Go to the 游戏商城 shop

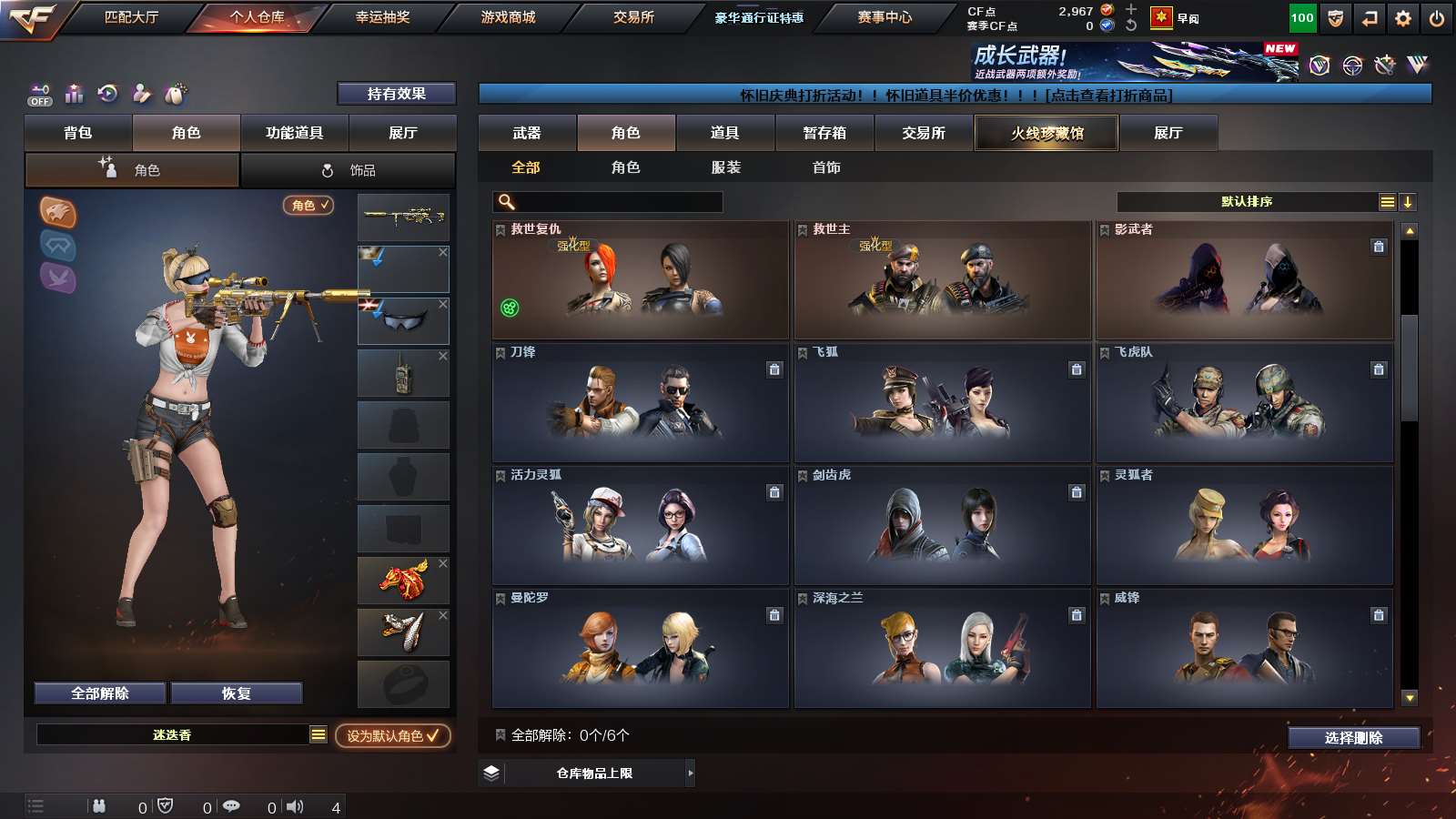508,17
